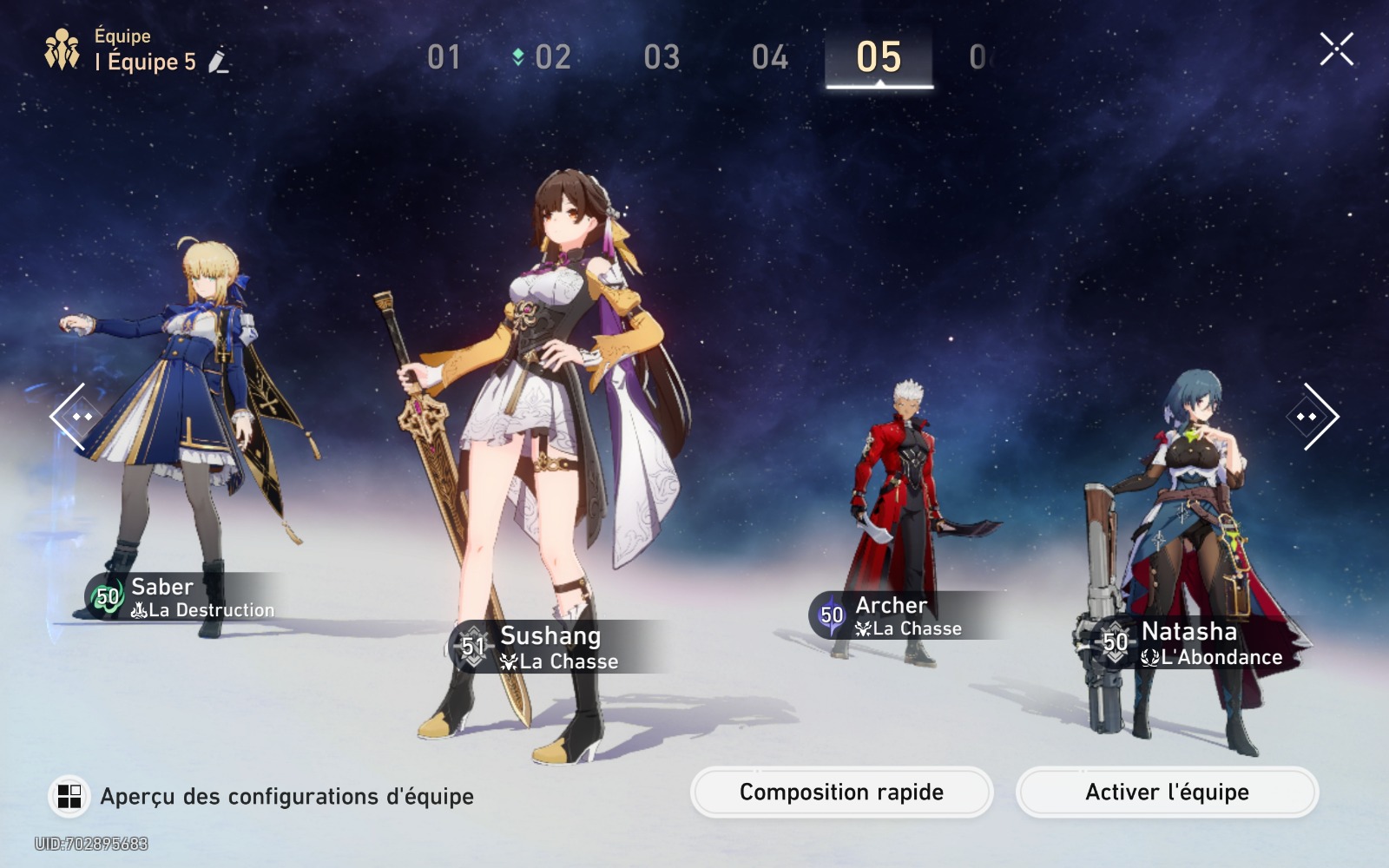Switch to team tab 01
Screen dimensions: 1389x868
click(x=444, y=58)
